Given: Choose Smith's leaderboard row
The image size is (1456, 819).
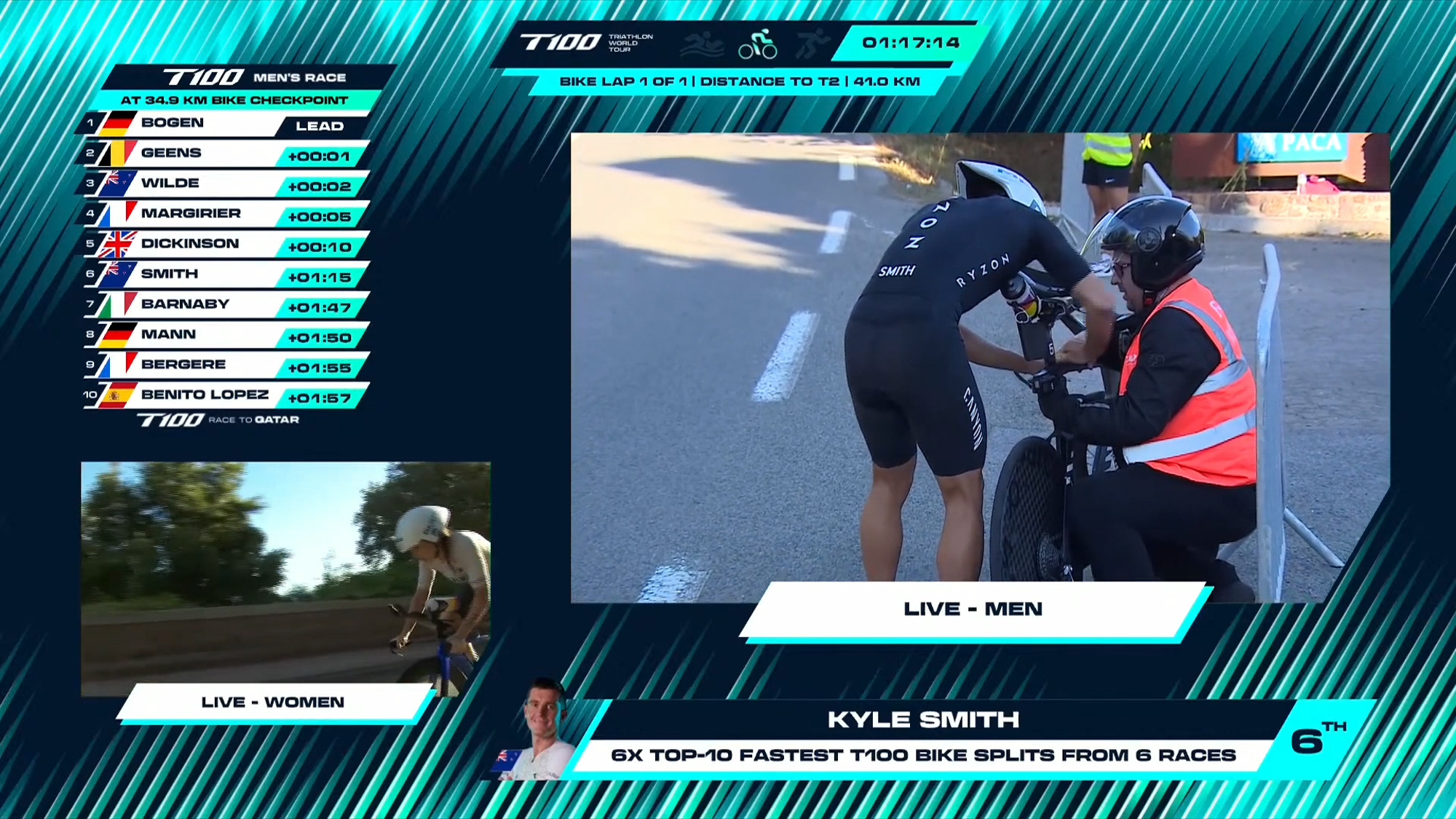Looking at the screenshot, I should click(x=226, y=274).
